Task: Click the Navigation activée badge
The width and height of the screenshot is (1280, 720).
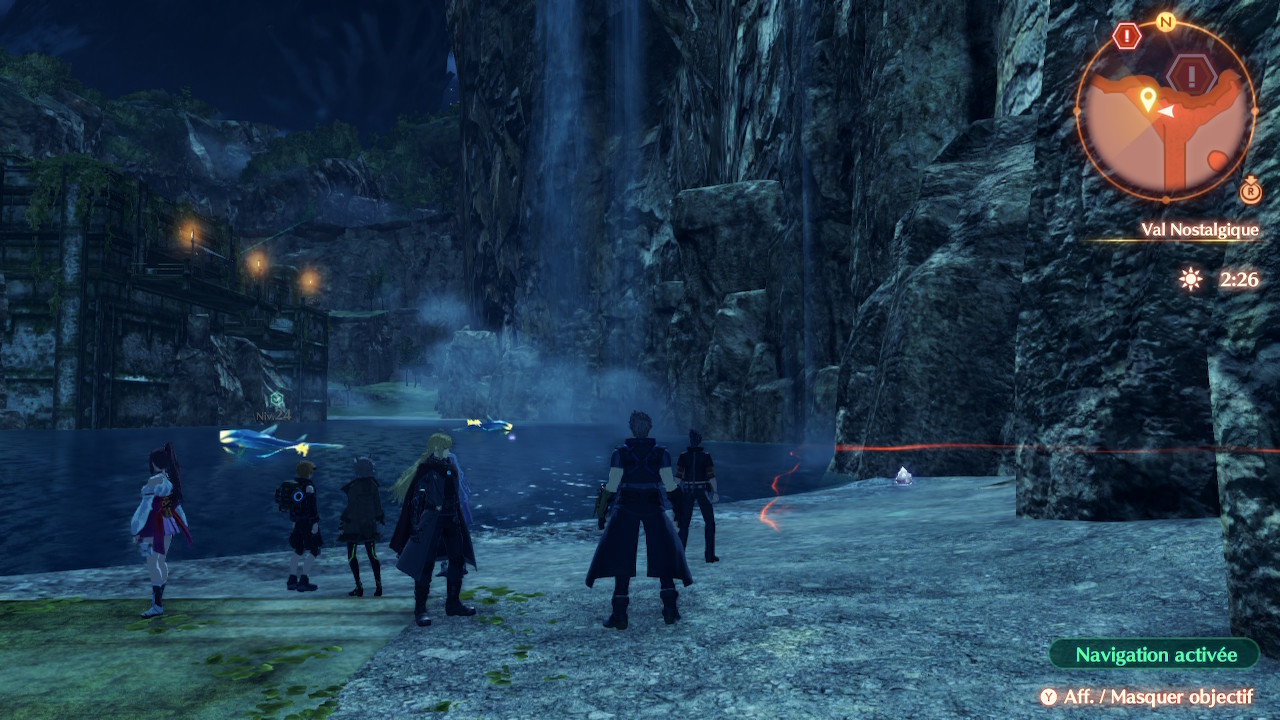Action: coord(1155,655)
